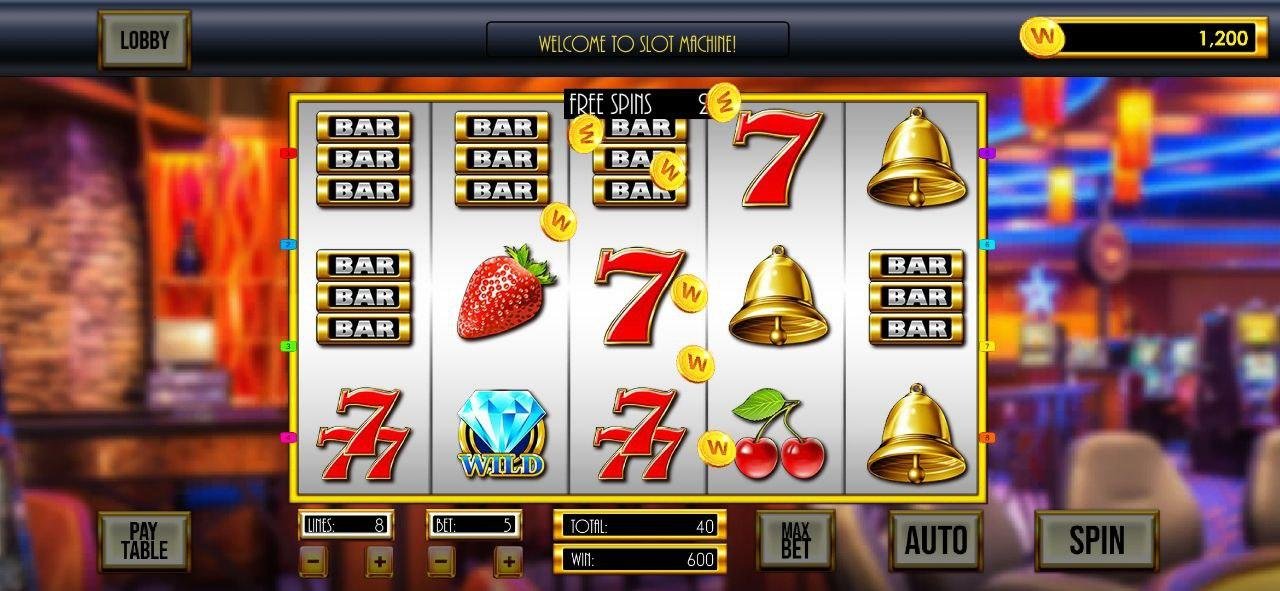This screenshot has height=591, width=1280.
Task: Hit the Spin button
Action: 1096,540
